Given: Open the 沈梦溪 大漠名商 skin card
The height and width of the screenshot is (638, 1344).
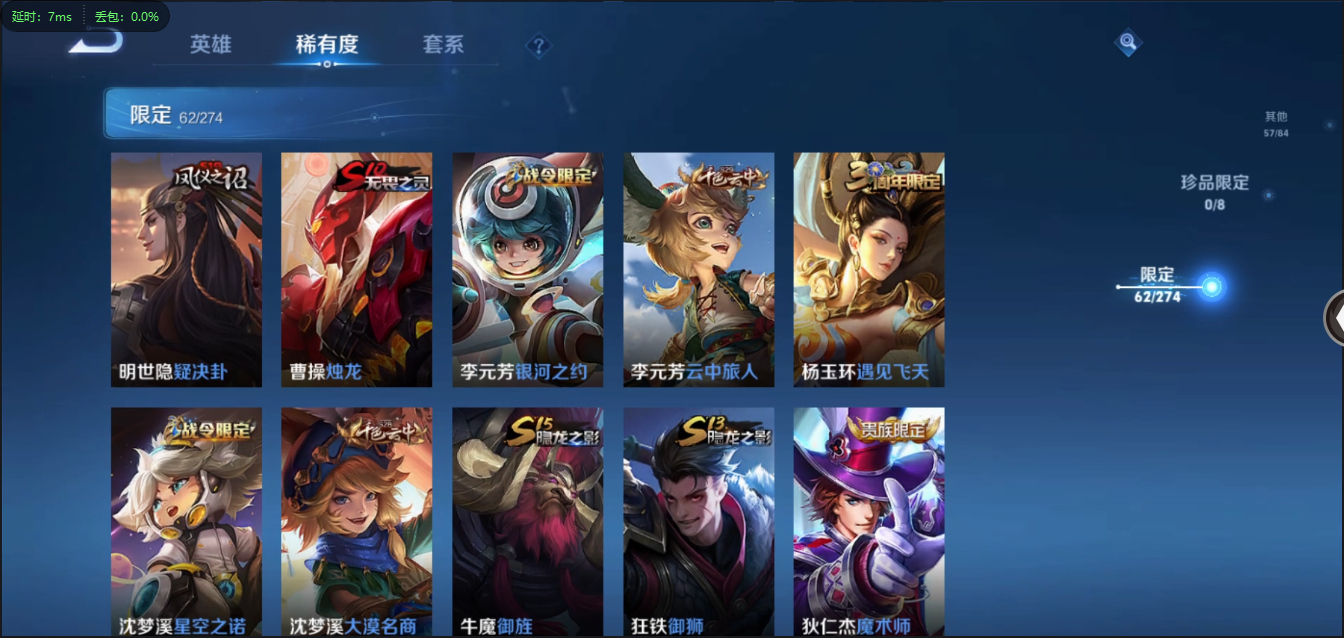Looking at the screenshot, I should [356, 522].
